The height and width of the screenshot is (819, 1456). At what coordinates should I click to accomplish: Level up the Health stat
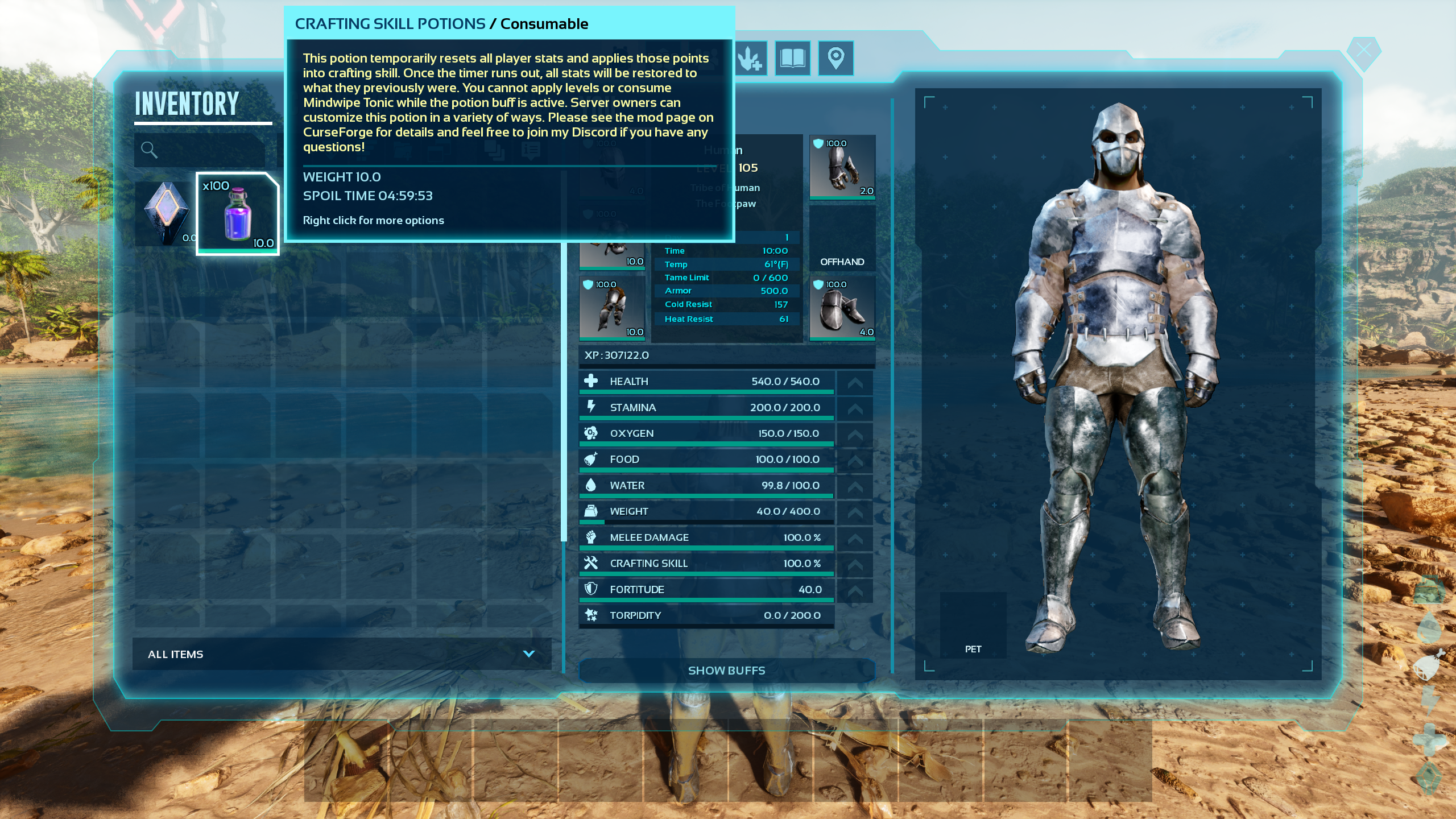(855, 383)
